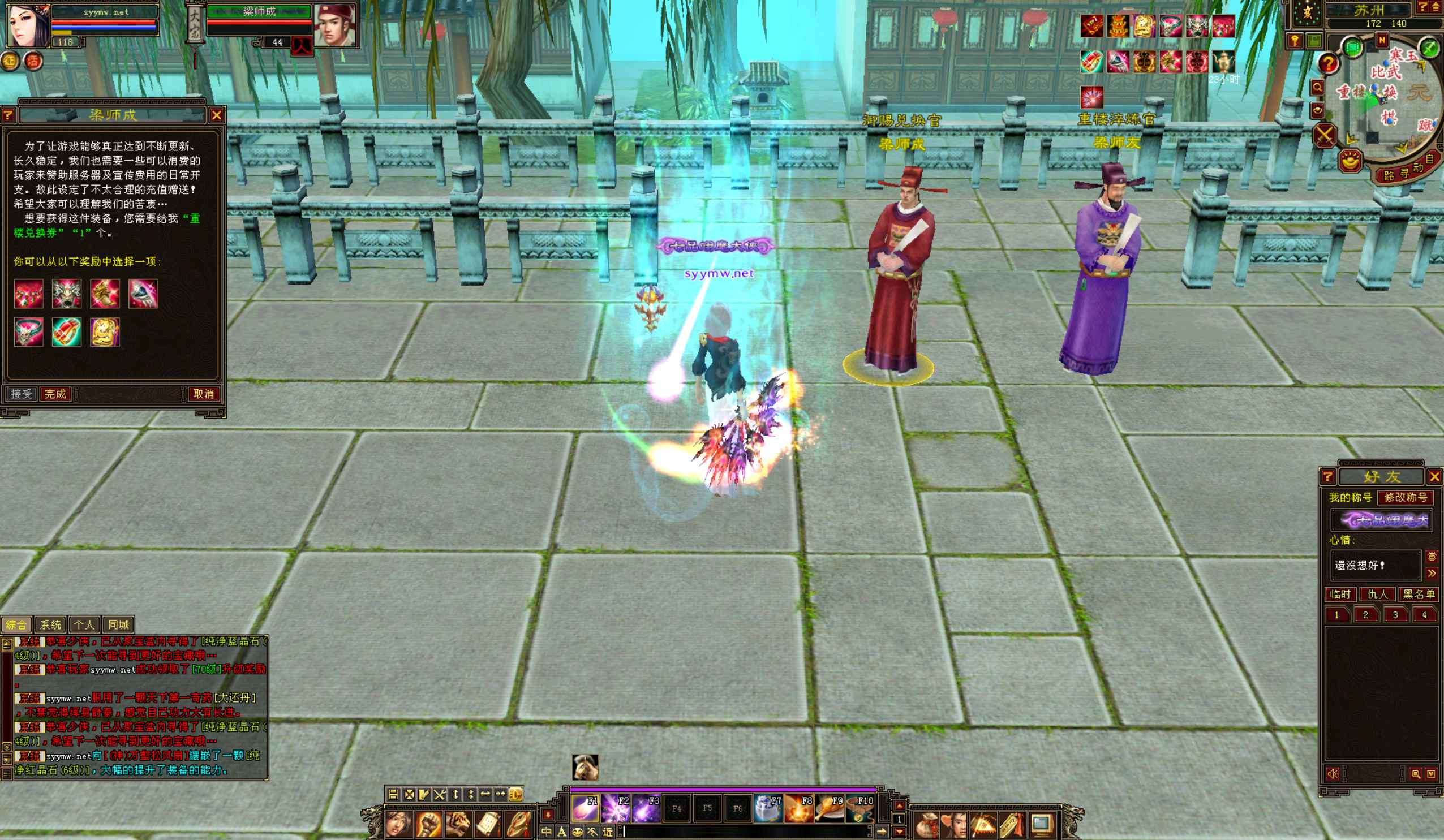Open the crossed swords button beside minimap
The image size is (1444, 840).
point(1324,136)
